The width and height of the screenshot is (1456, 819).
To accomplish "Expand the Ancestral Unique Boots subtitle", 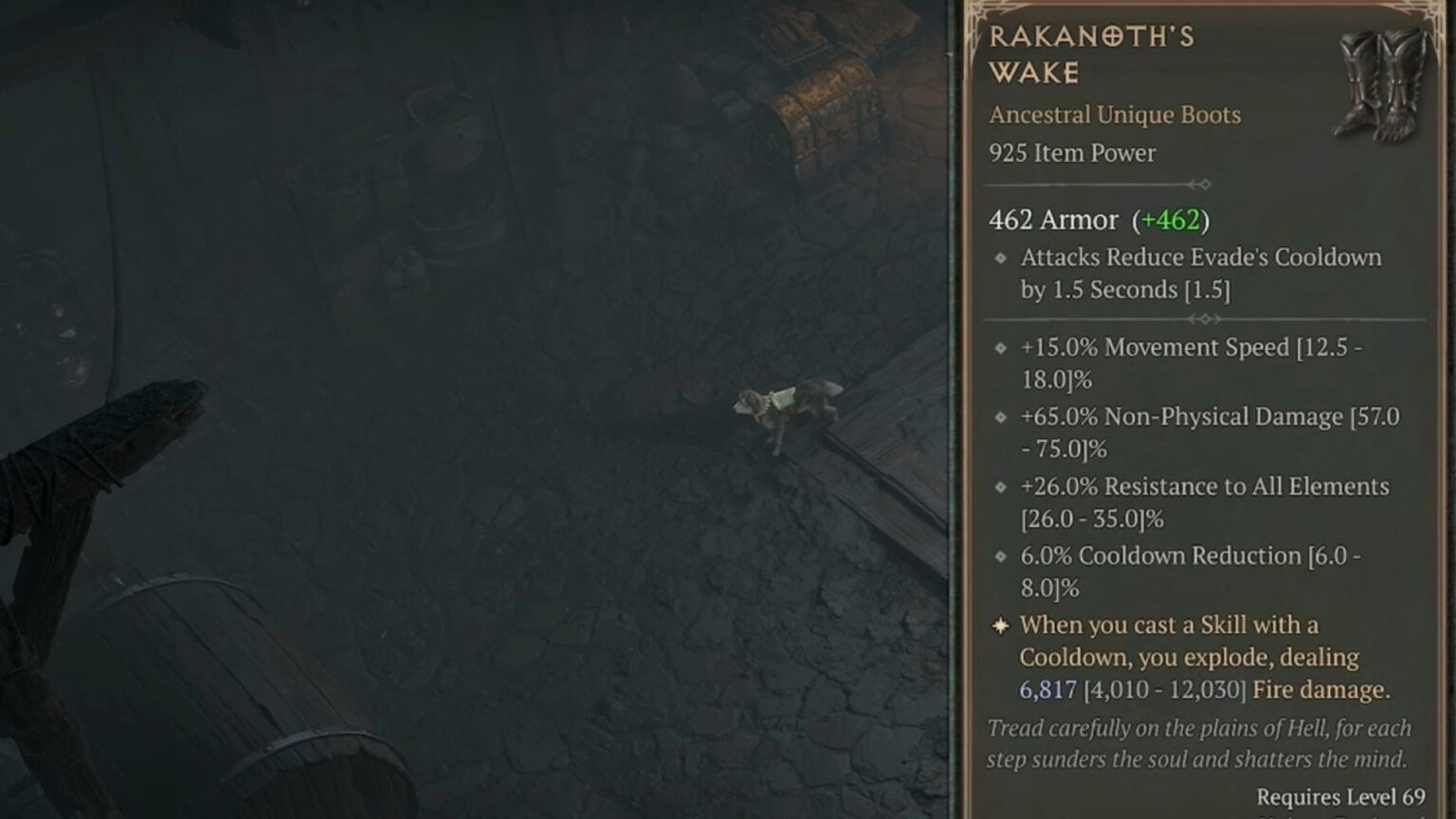I will [1114, 115].
